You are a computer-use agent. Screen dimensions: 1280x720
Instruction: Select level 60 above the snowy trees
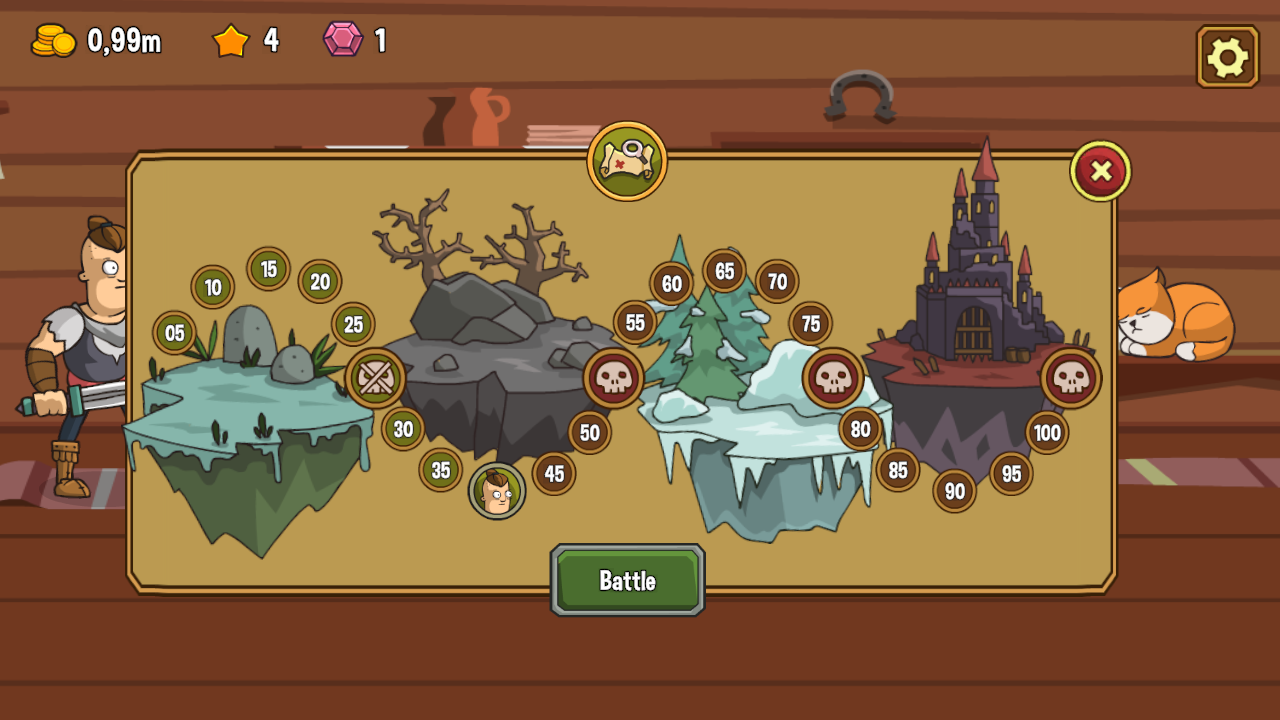click(670, 283)
